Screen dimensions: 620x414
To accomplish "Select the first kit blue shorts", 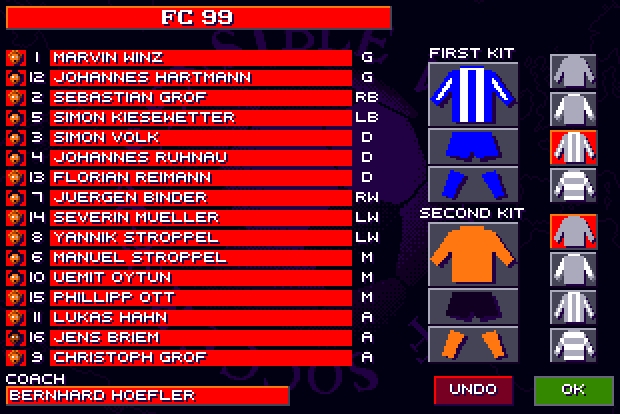I will (472, 146).
